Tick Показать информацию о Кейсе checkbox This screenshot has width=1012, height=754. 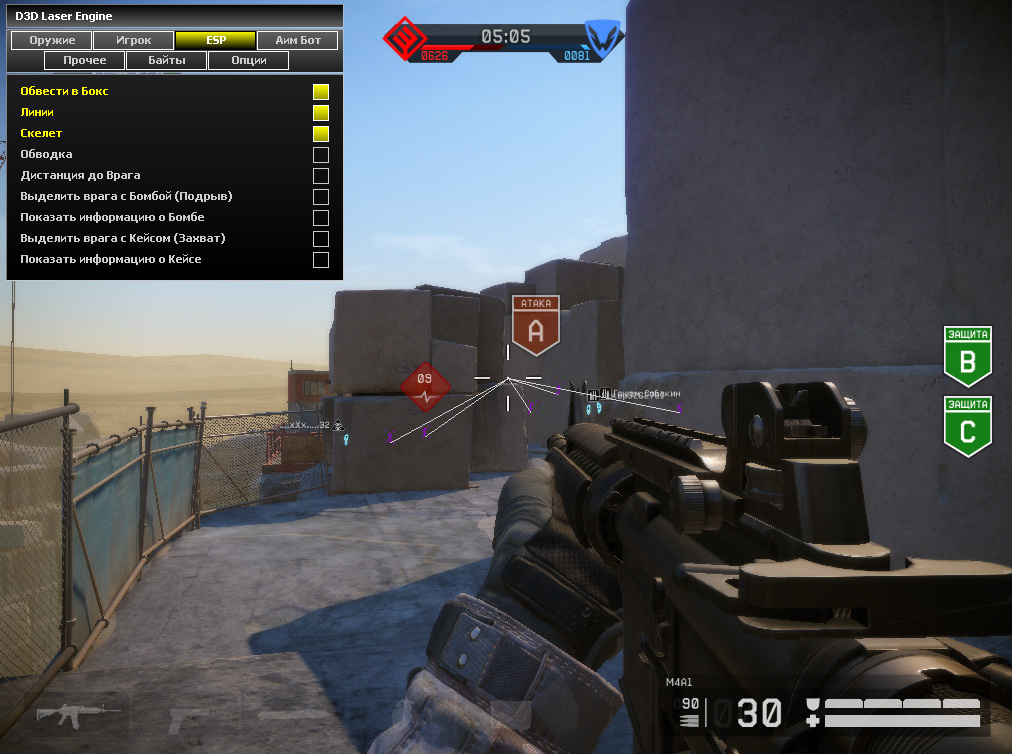(x=321, y=260)
